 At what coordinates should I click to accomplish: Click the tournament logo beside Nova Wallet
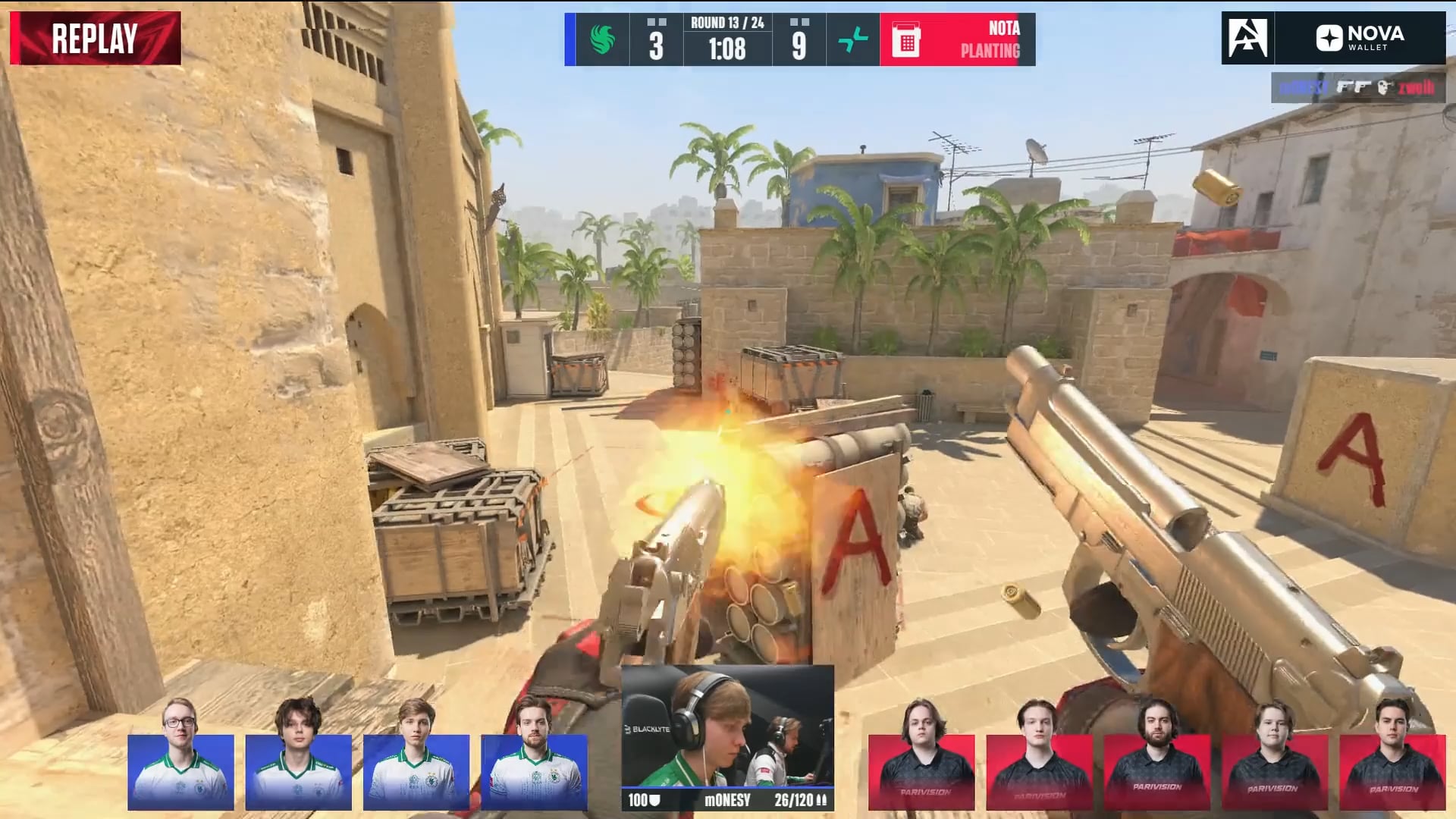[1247, 38]
